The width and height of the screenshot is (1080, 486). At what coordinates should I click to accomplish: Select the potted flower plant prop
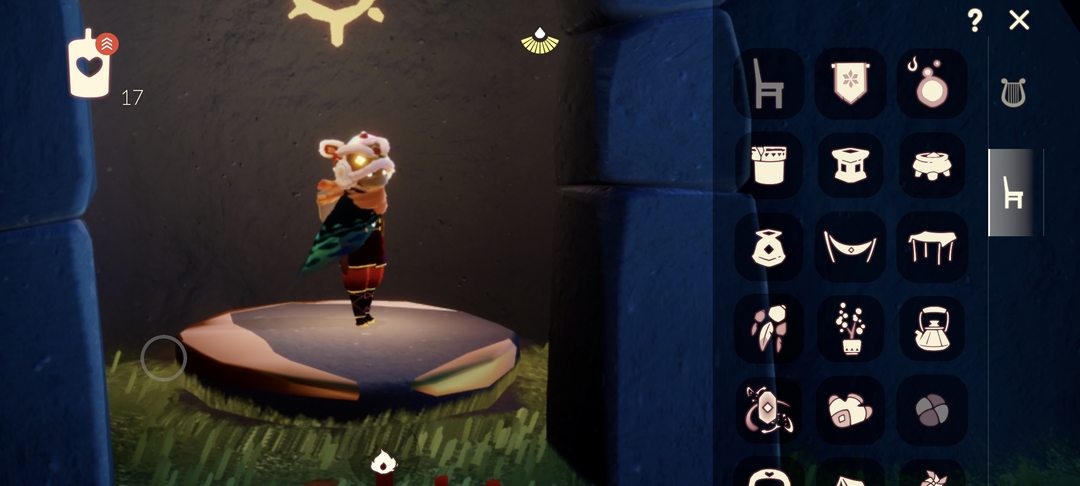pos(850,329)
